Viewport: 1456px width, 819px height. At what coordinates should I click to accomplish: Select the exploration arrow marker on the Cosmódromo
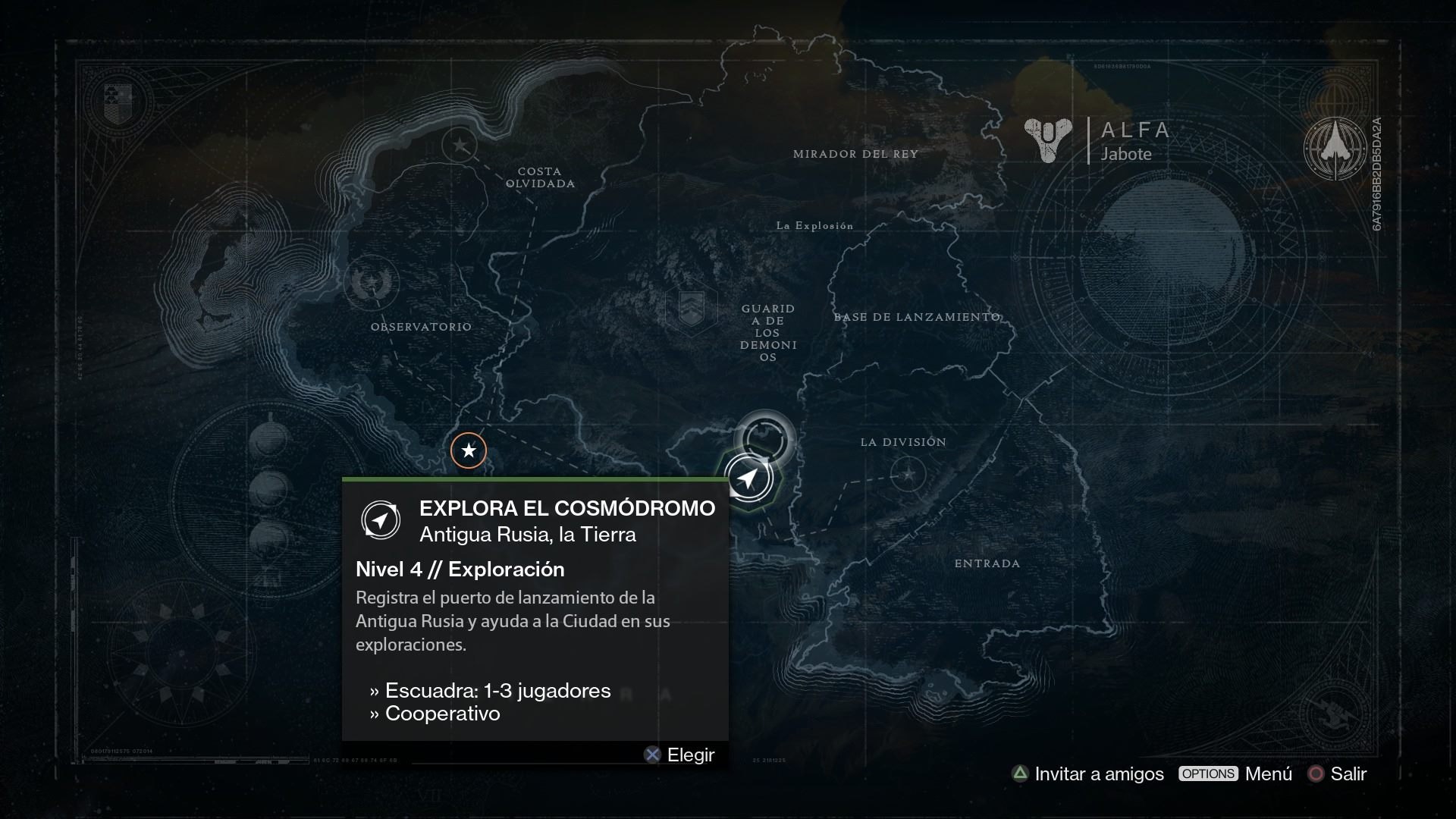(748, 478)
